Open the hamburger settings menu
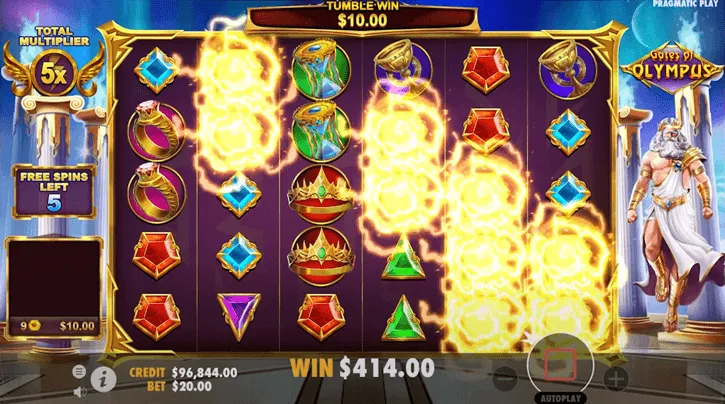Image resolution: width=725 pixels, height=404 pixels. 79,371
